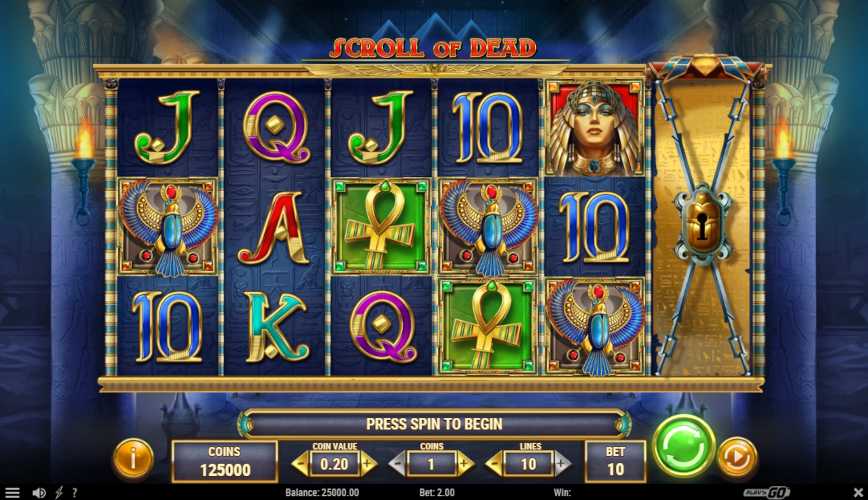
Task: Increase the coin value
Action: click(368, 463)
